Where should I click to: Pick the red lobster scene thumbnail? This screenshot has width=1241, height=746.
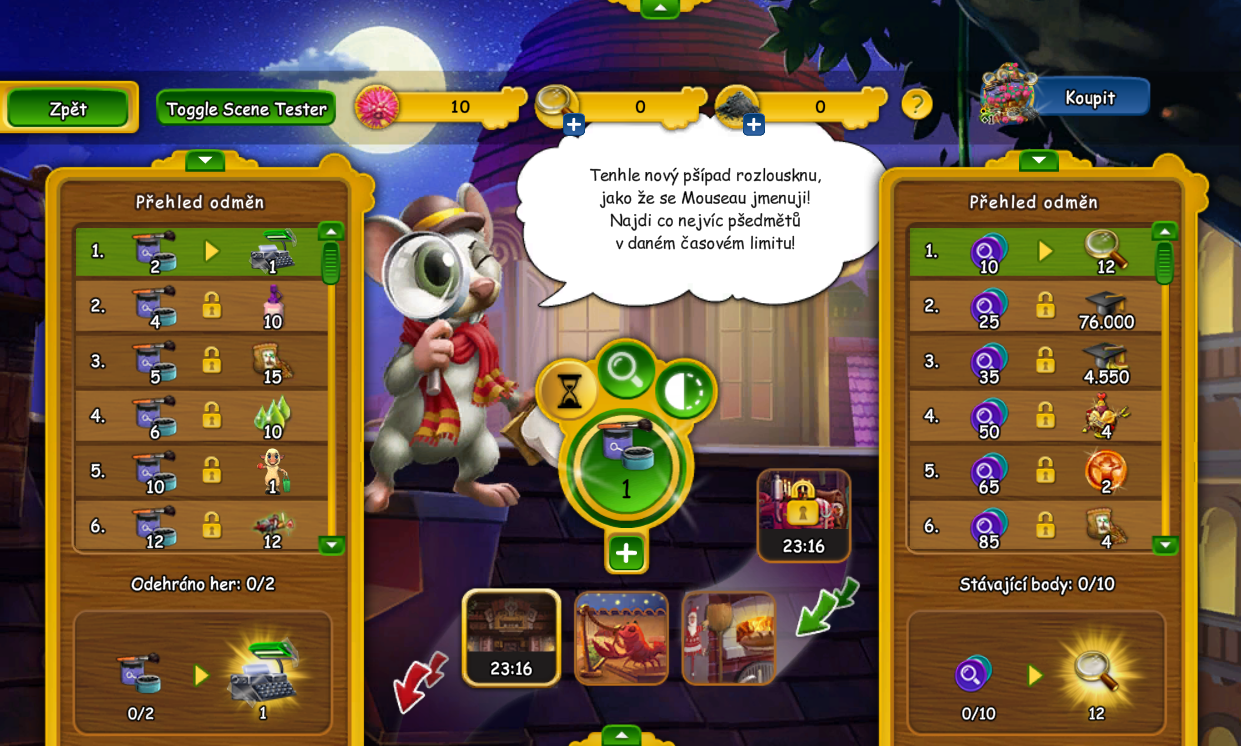(621, 638)
